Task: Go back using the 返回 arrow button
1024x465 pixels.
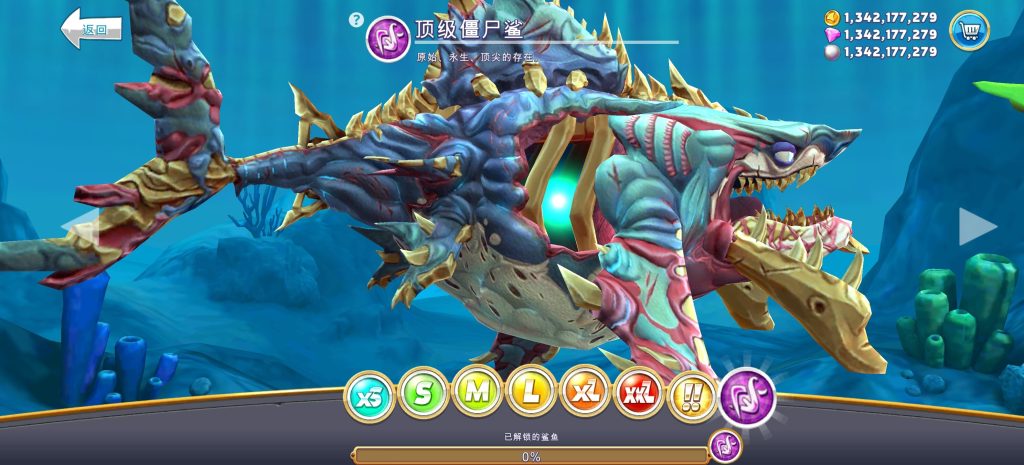Action: [91, 28]
